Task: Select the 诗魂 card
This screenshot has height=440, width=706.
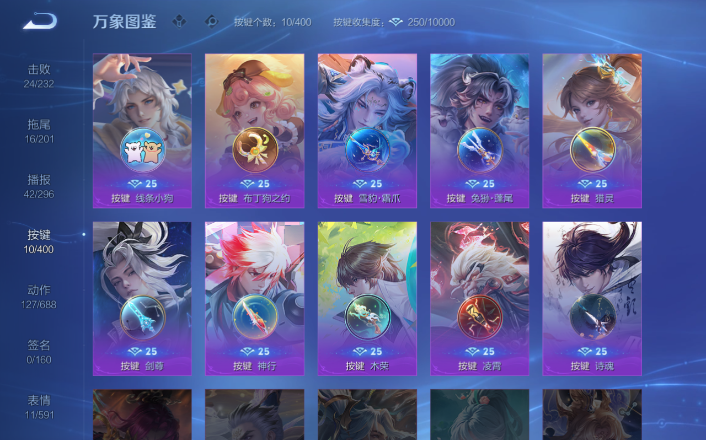Action: tap(592, 298)
